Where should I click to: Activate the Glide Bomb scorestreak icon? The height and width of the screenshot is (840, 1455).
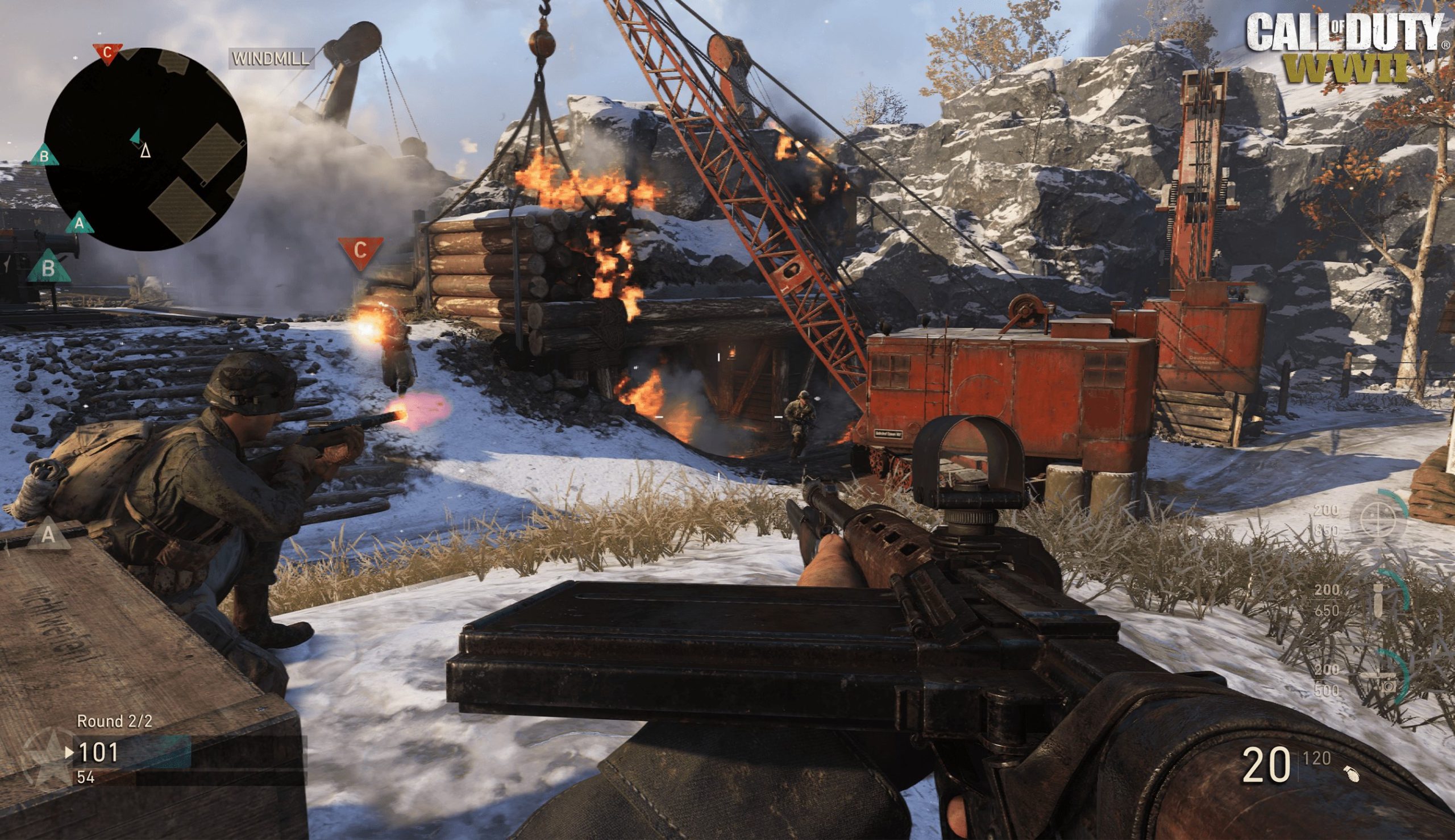coord(1379,599)
